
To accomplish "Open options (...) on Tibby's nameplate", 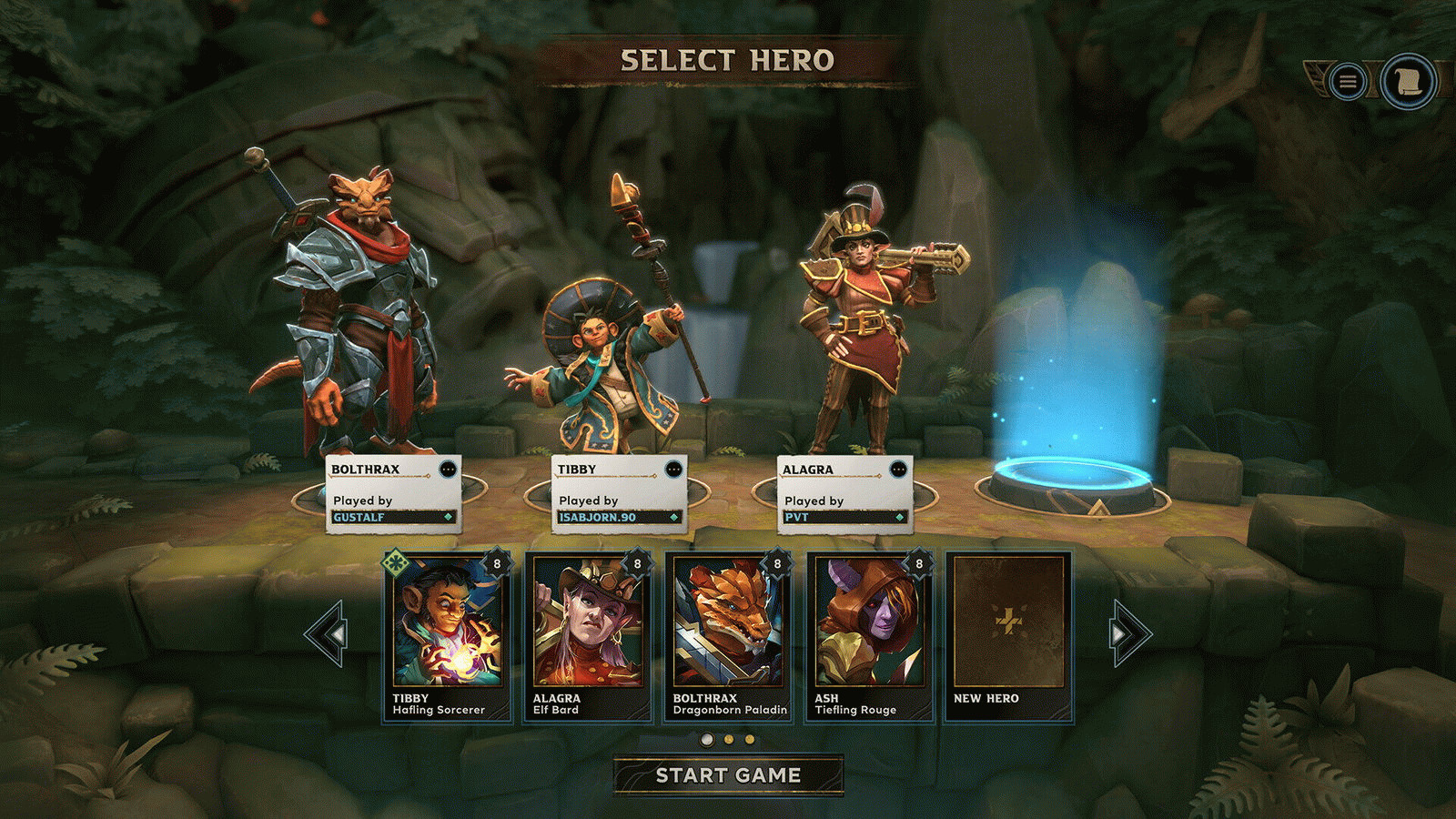I will (672, 467).
